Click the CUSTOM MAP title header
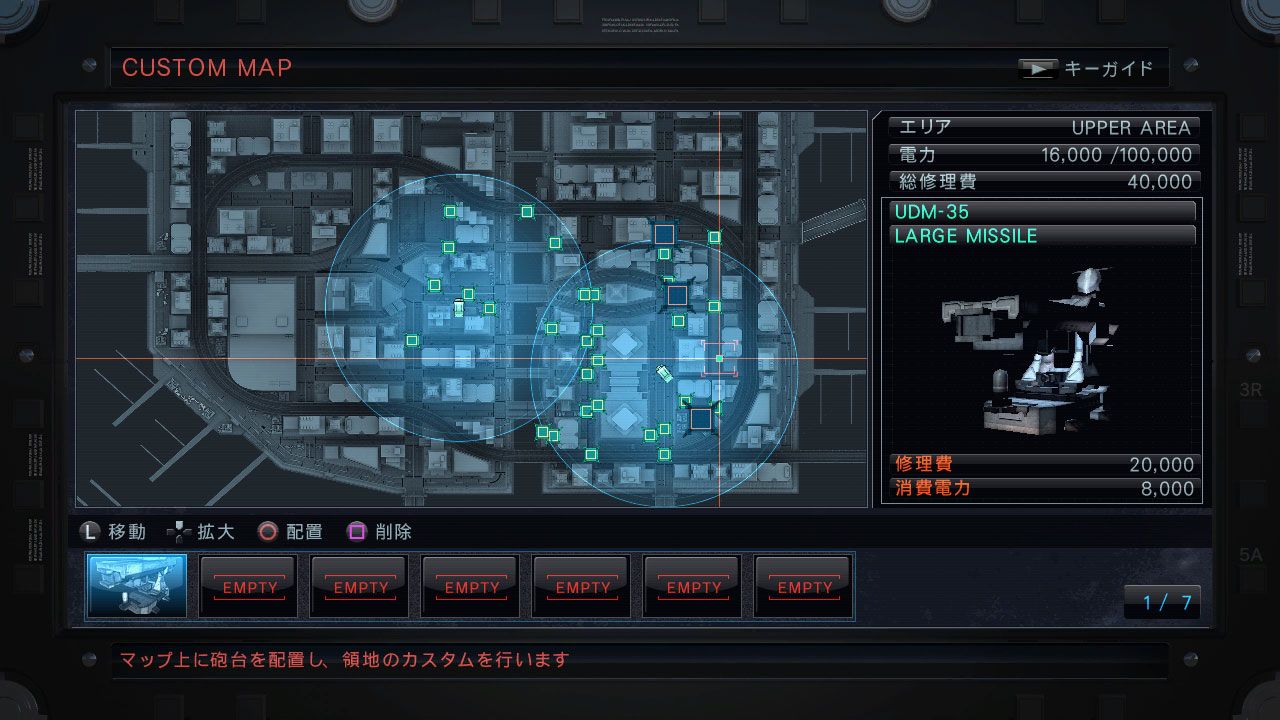Image resolution: width=1280 pixels, height=720 pixels. (x=206, y=68)
